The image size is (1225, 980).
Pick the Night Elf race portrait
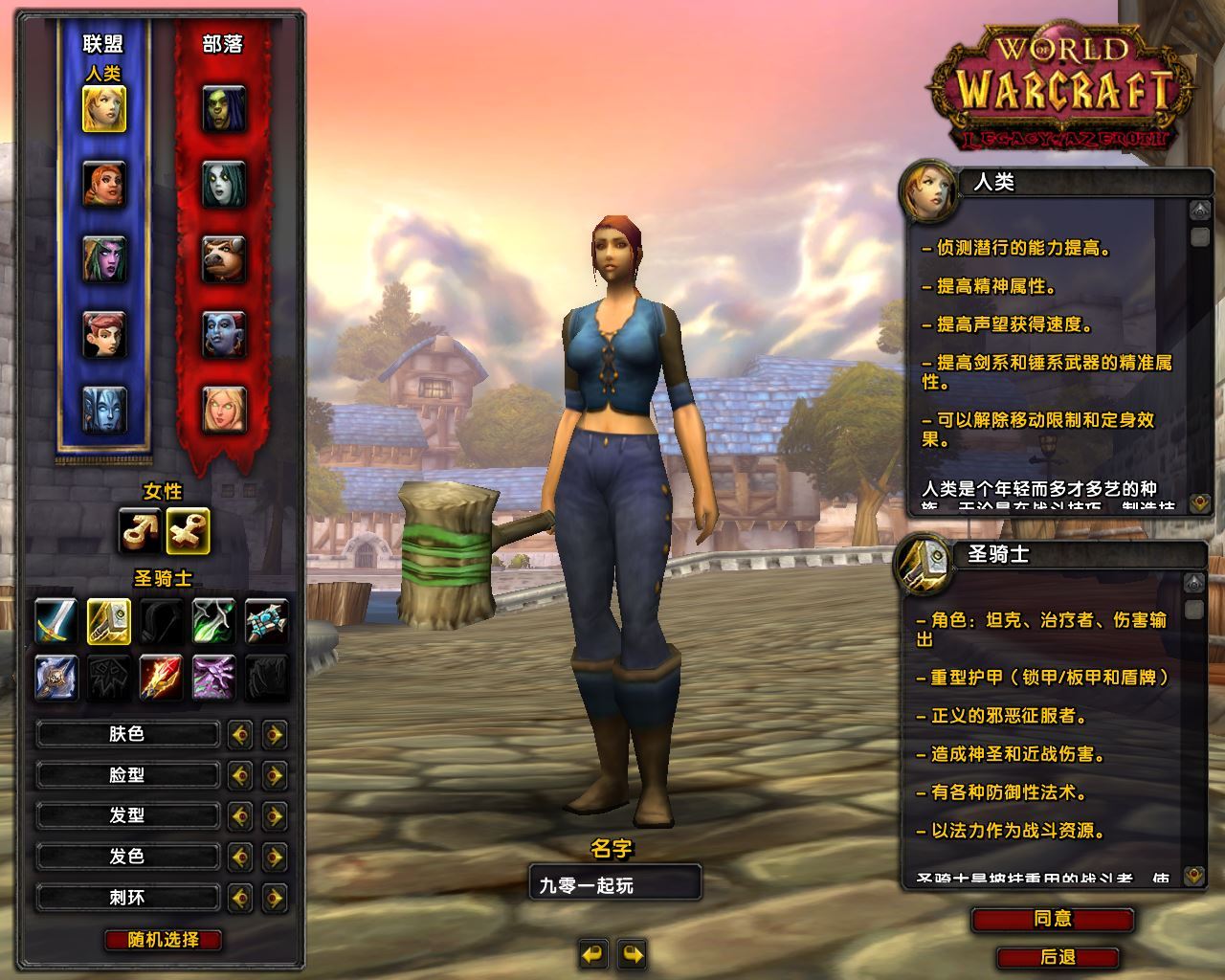click(x=104, y=258)
